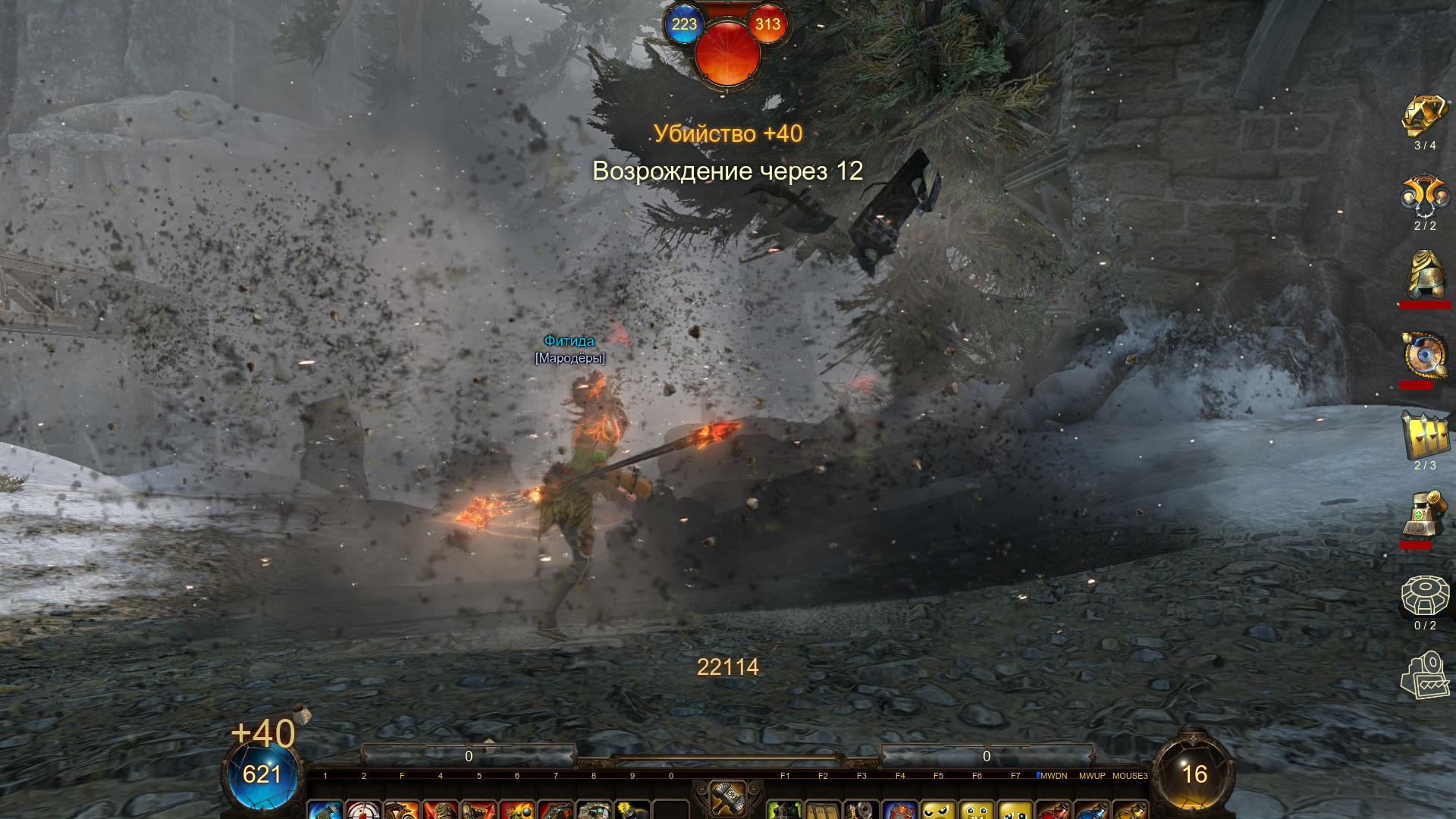Use the red potion on MWDN slot
Image resolution: width=1456 pixels, height=819 pixels.
[1053, 810]
